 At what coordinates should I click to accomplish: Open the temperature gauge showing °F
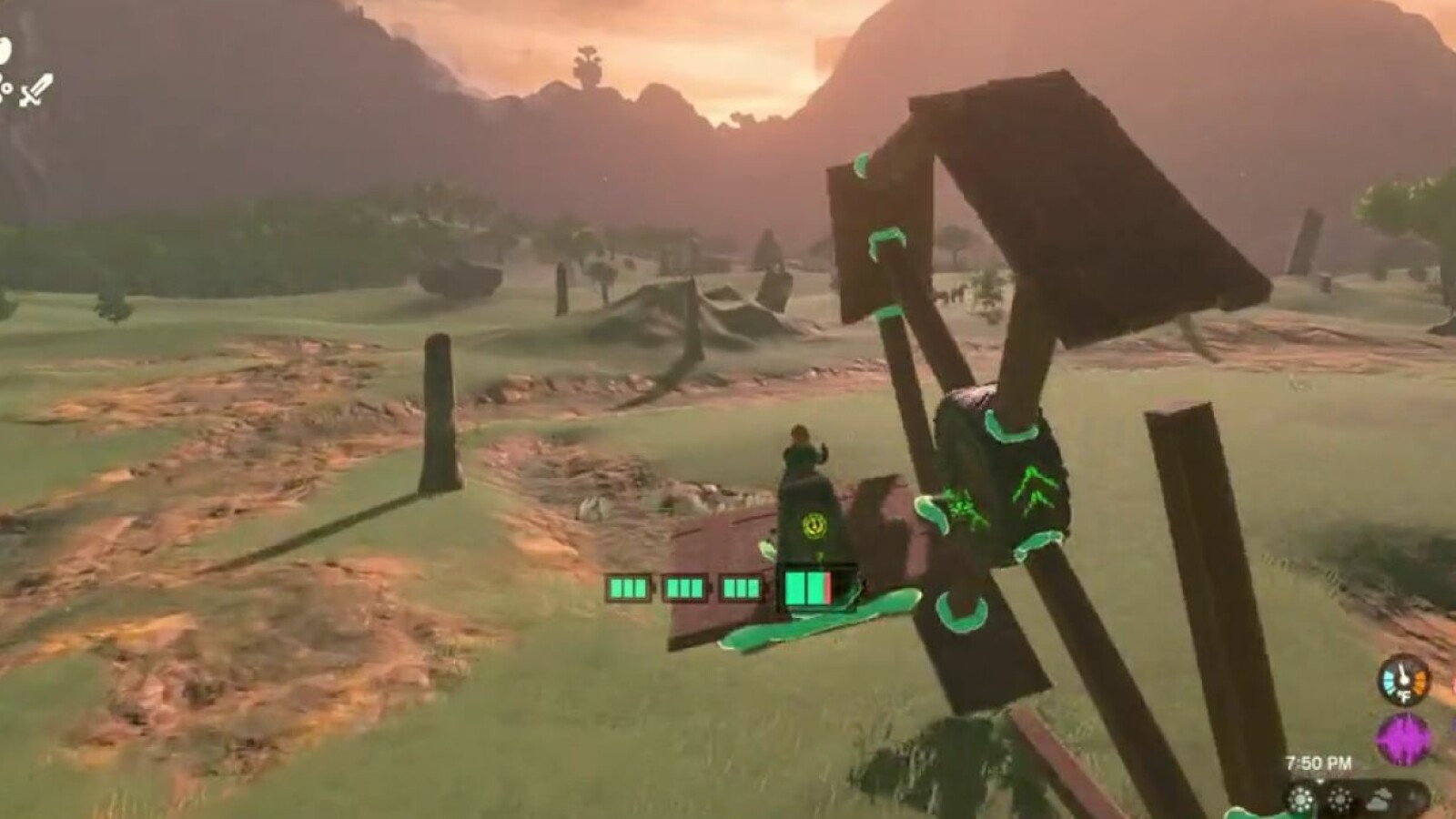pos(1403,681)
